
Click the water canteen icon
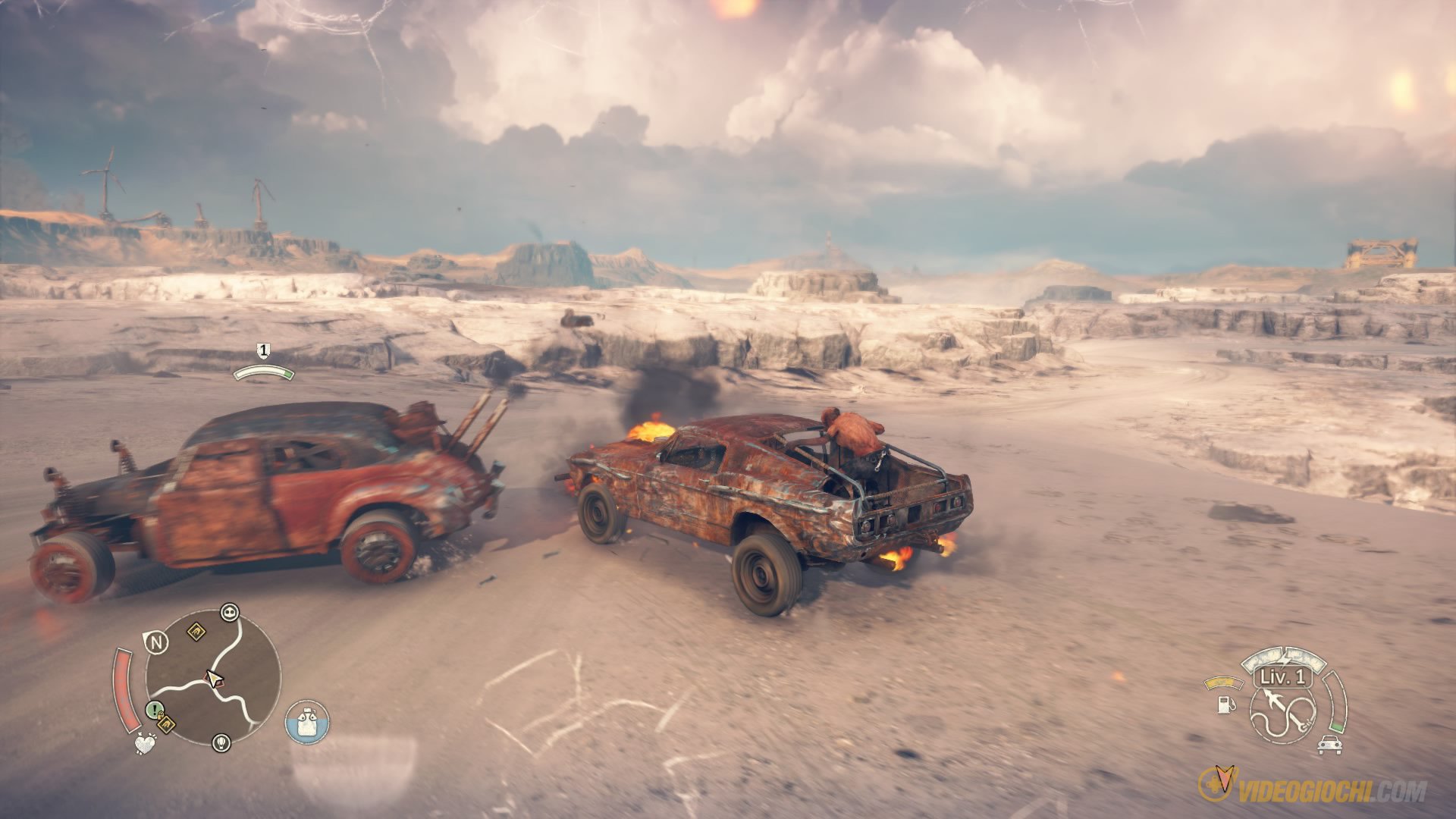pos(307,721)
